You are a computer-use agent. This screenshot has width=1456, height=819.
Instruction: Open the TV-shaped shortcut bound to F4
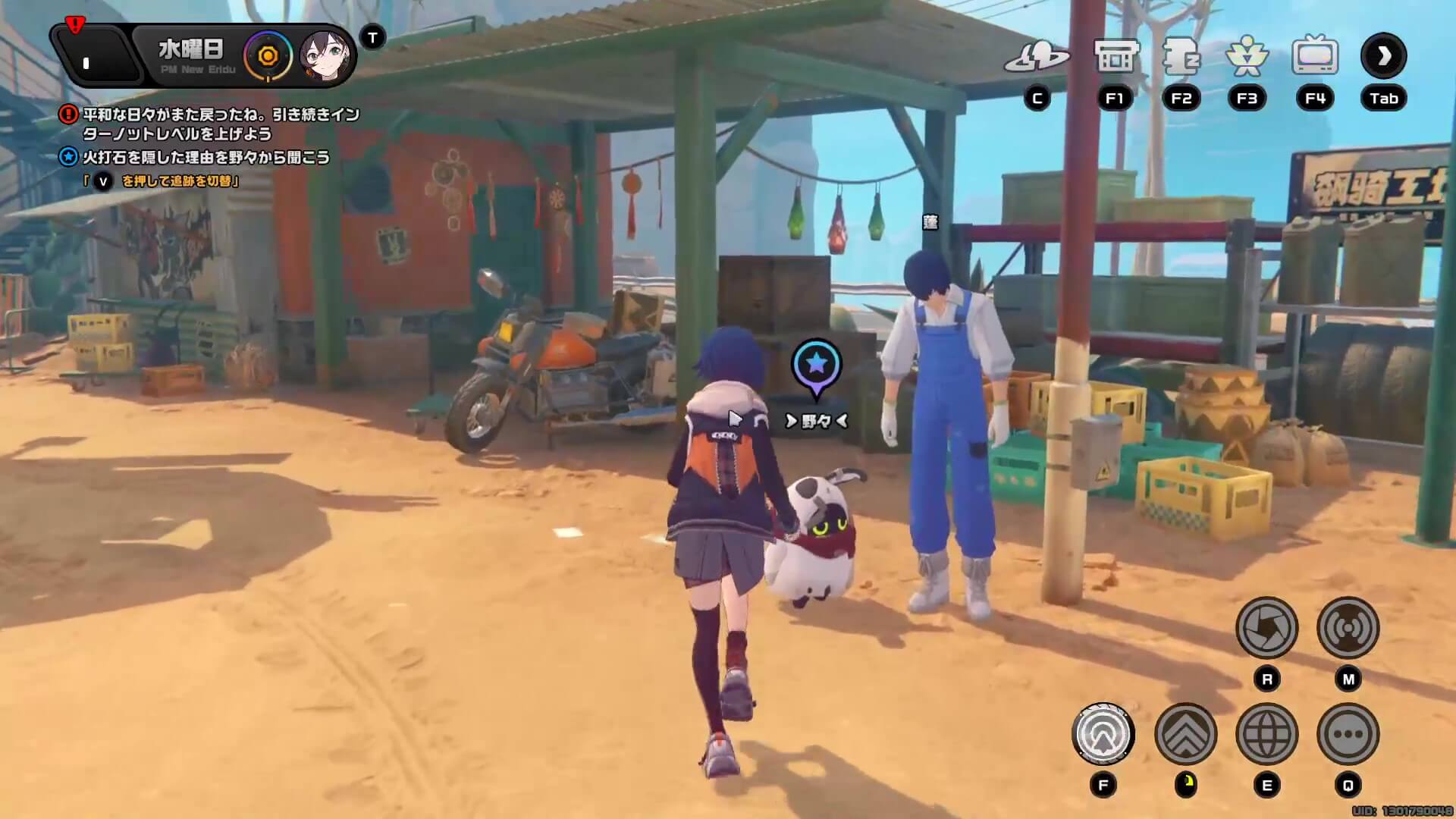tap(1316, 55)
